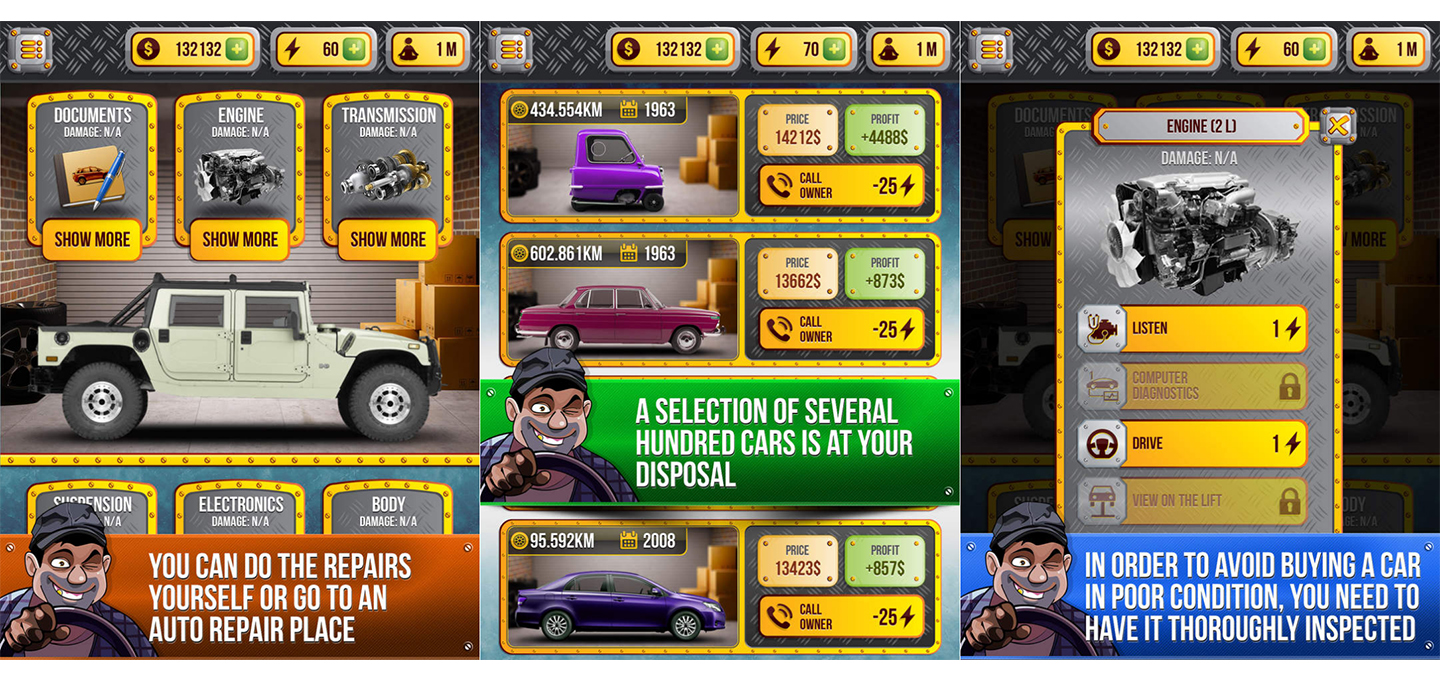Open the Electronics inspection card
1440x680 pixels.
[x=240, y=508]
